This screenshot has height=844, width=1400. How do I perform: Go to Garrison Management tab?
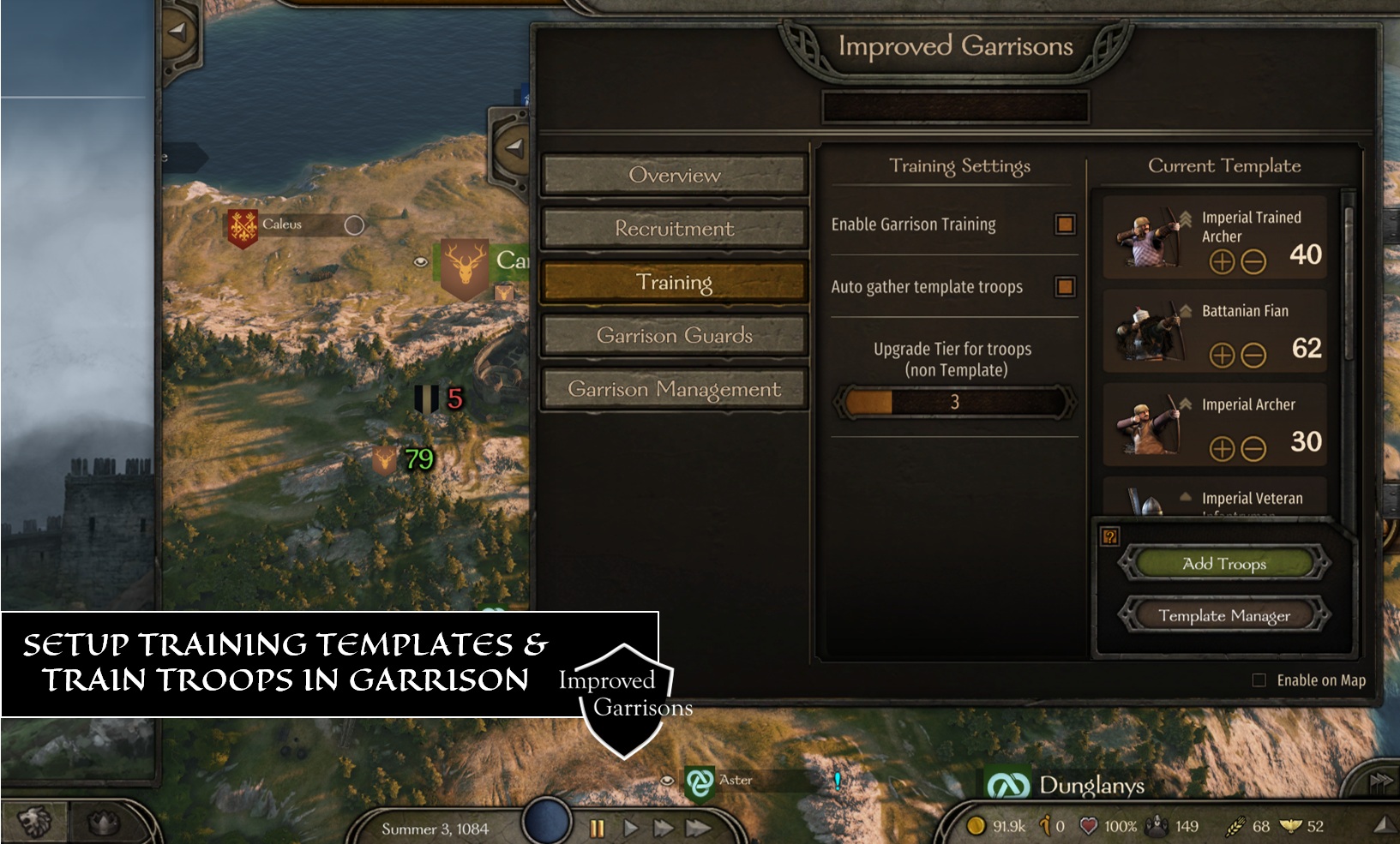(675, 390)
